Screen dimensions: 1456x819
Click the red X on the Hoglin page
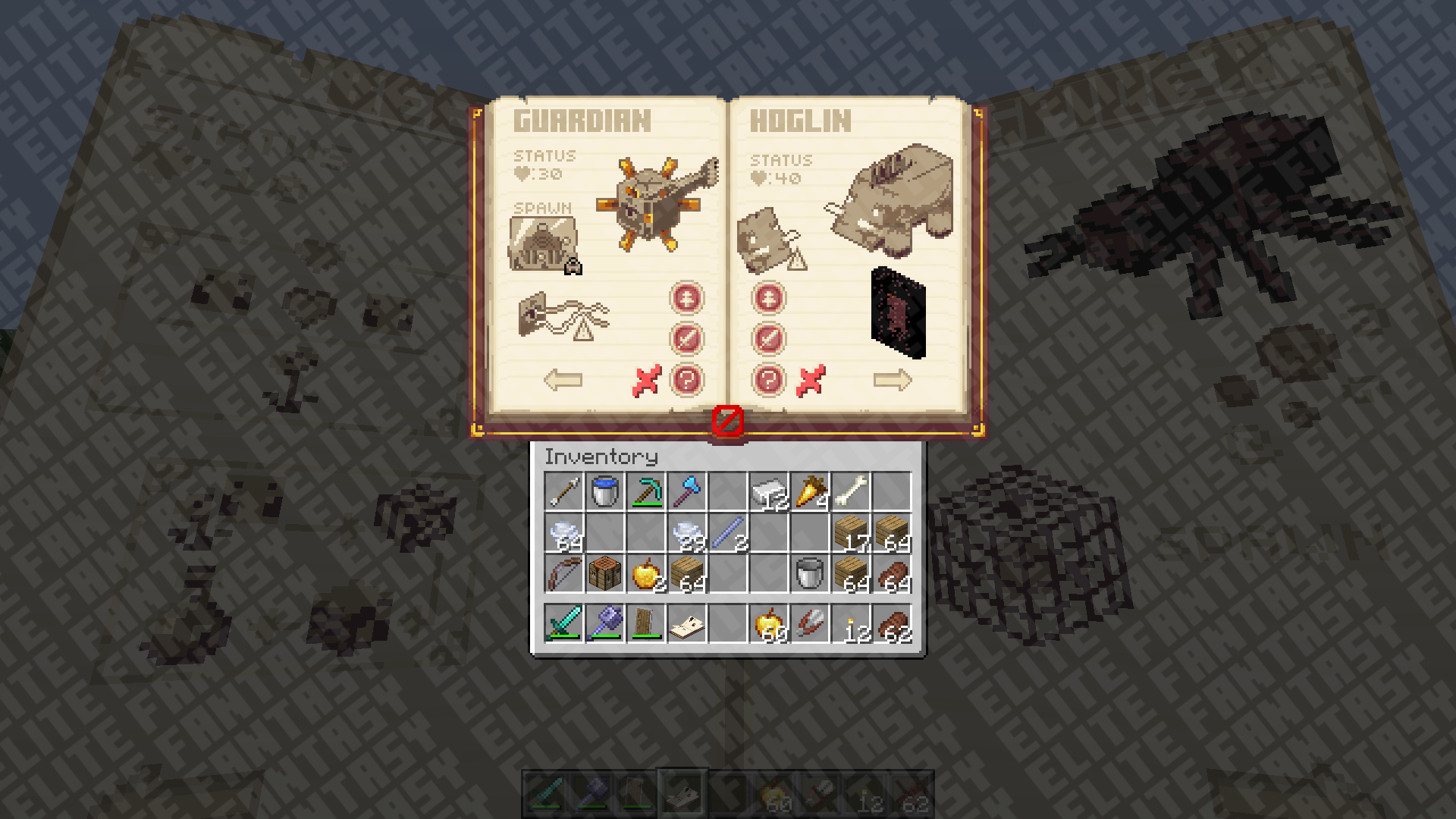[810, 381]
